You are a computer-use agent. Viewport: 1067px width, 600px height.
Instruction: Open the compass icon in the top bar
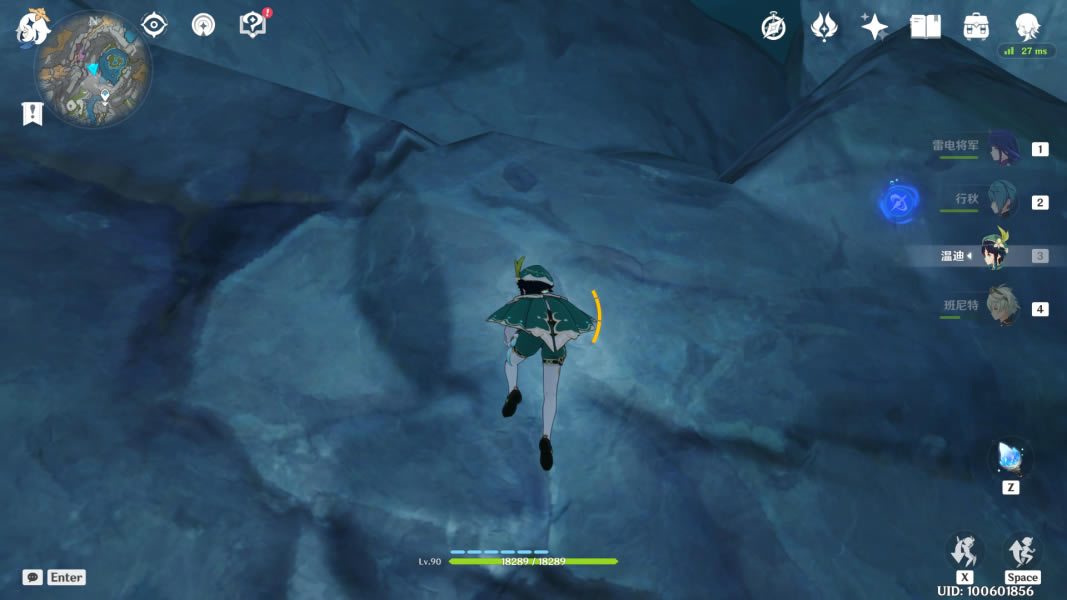pos(773,27)
